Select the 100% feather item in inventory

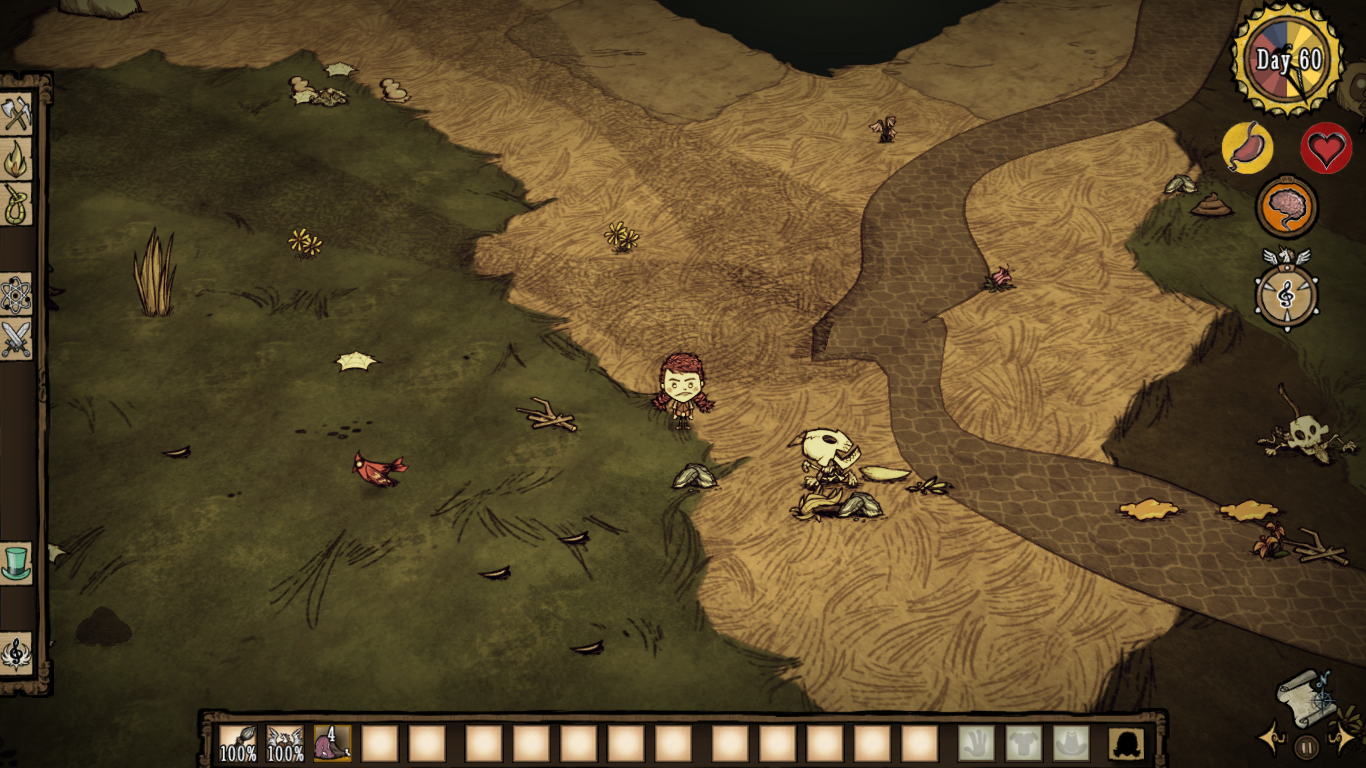tap(283, 741)
